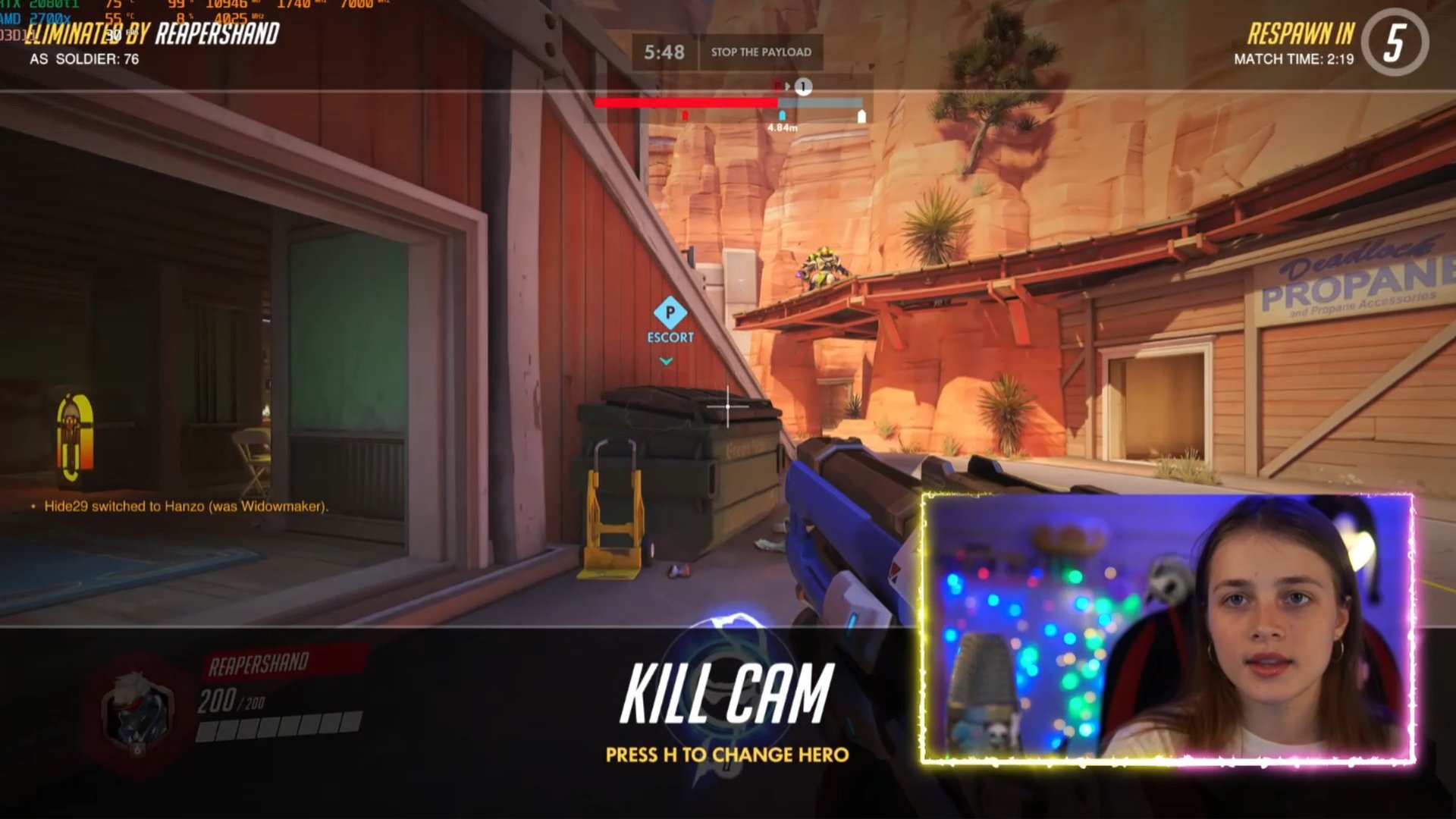1456x819 pixels.
Task: Select the streamer webcam overlay
Action: [1167, 628]
